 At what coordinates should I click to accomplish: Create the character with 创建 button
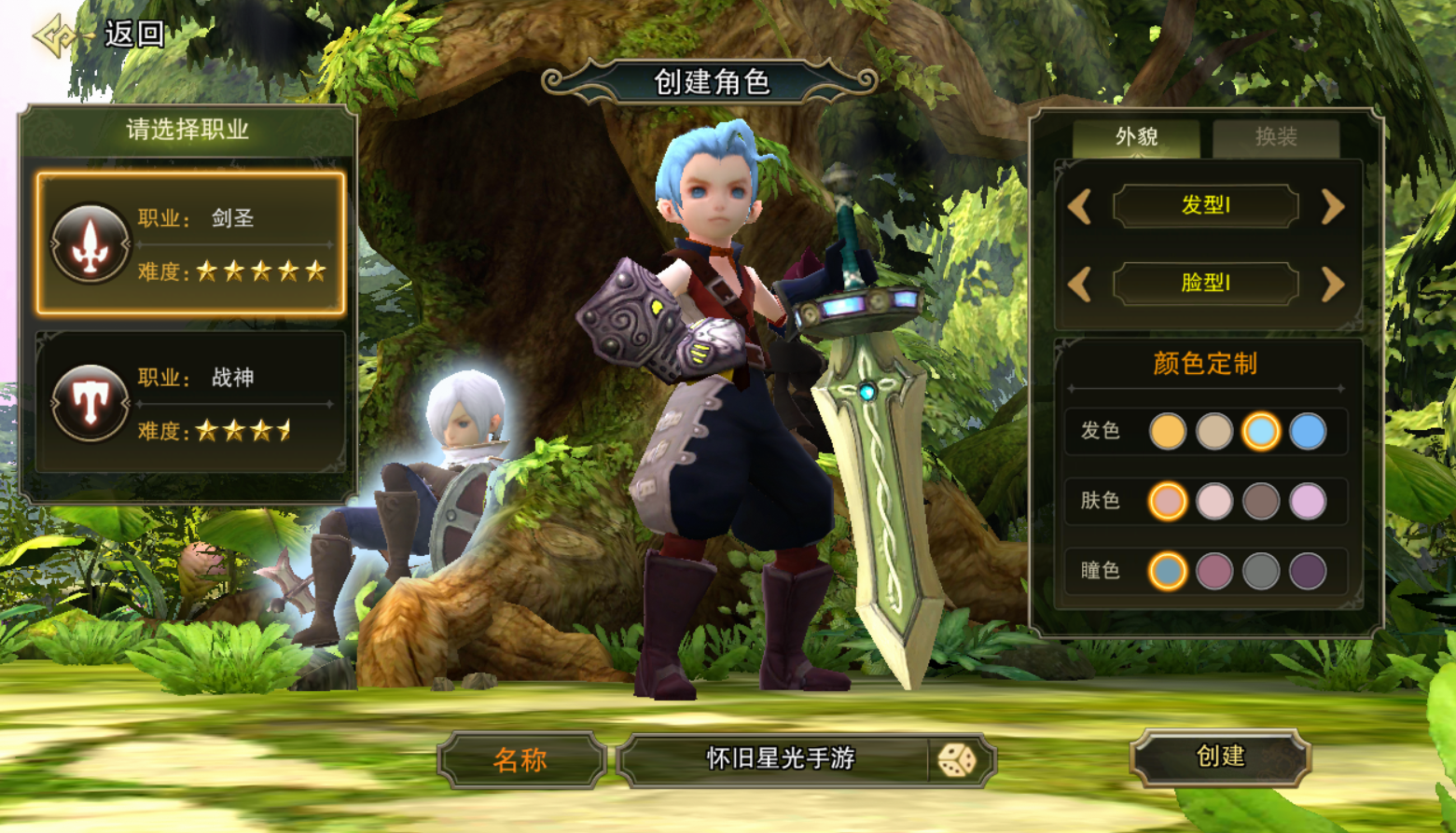1219,757
